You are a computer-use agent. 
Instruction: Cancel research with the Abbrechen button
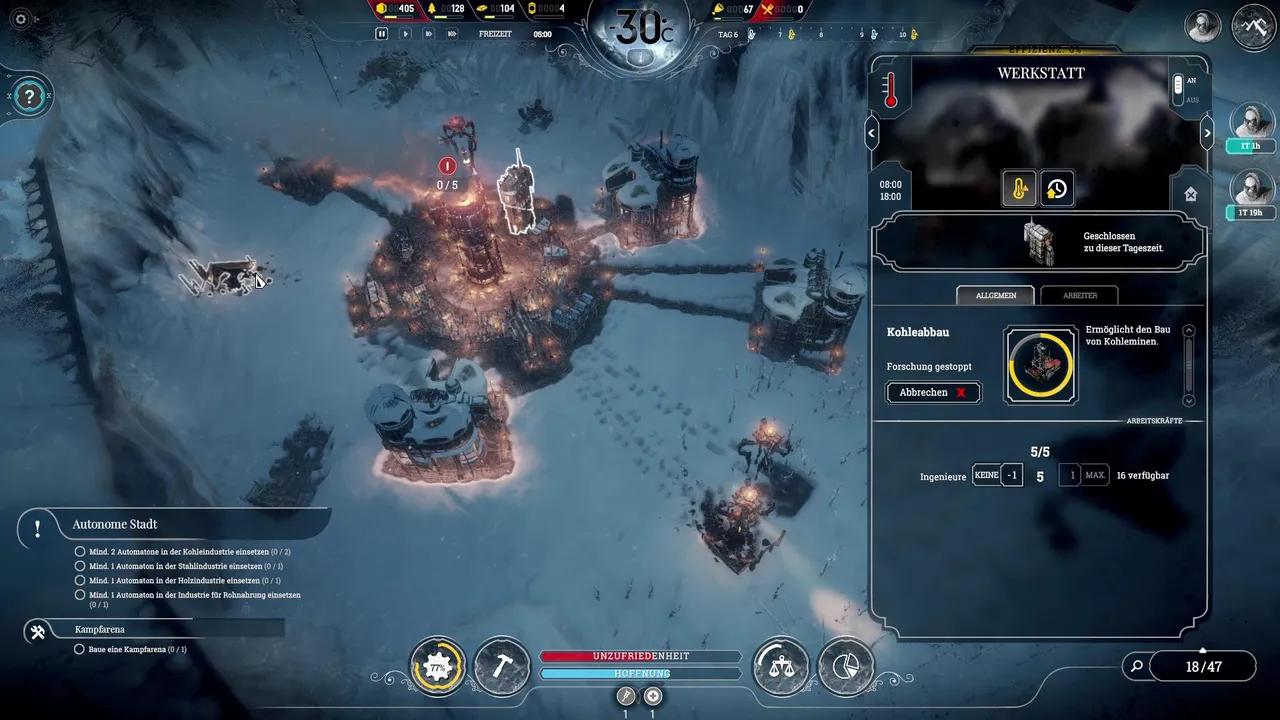(x=933, y=392)
